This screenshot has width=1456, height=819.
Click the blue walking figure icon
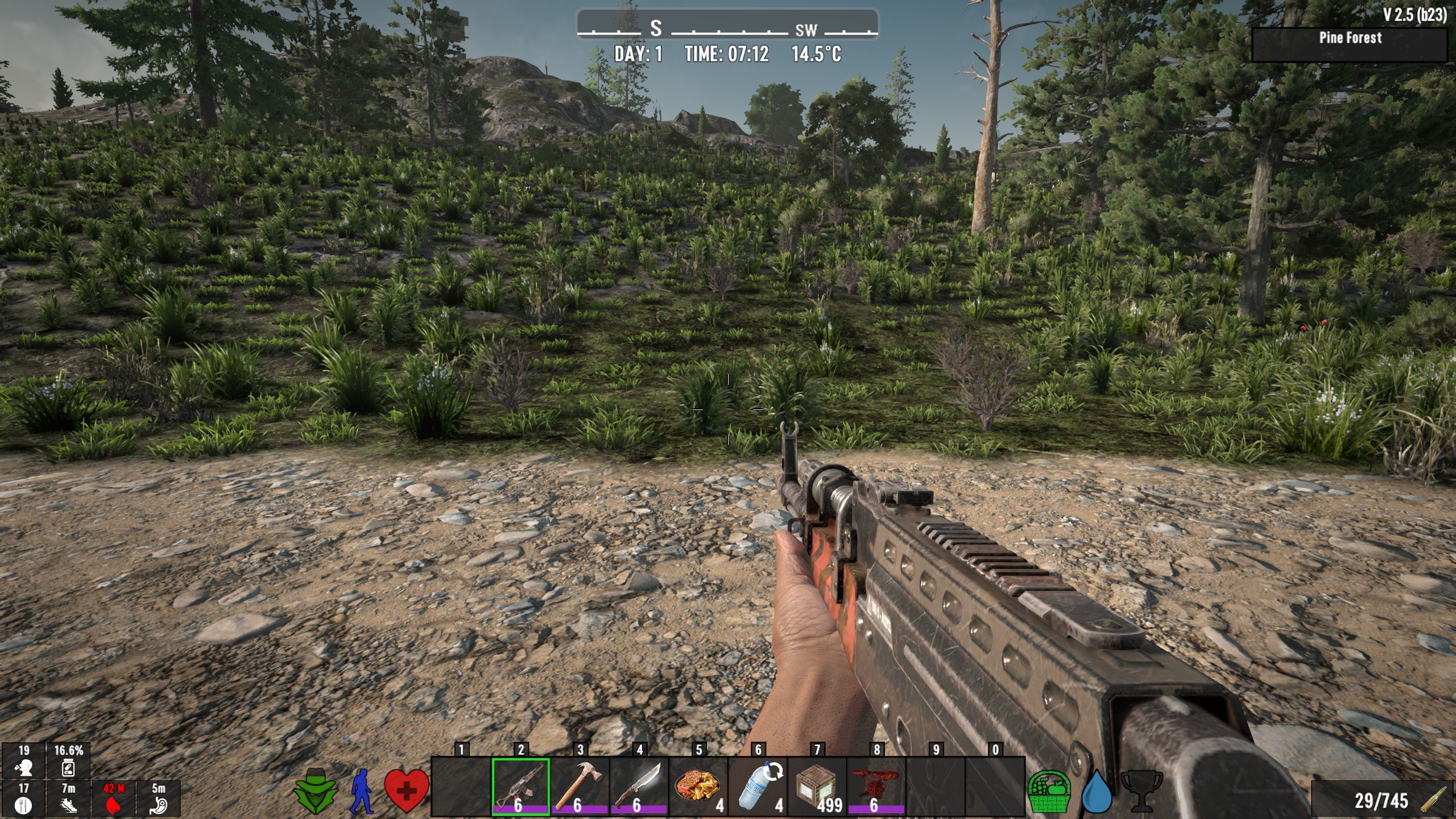tap(361, 791)
